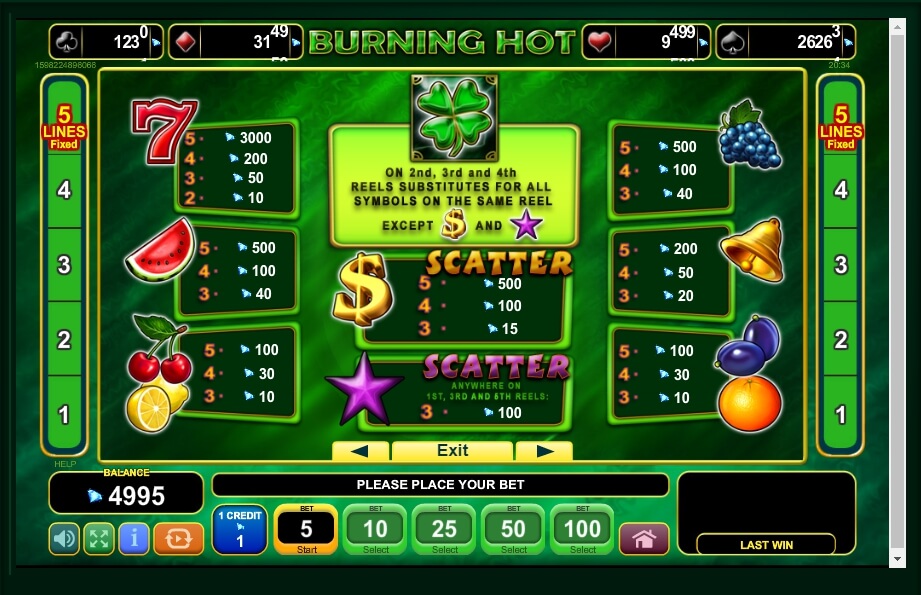Screen dimensions: 921x595
Task: Click the spades jackpot counter
Action: (800, 42)
